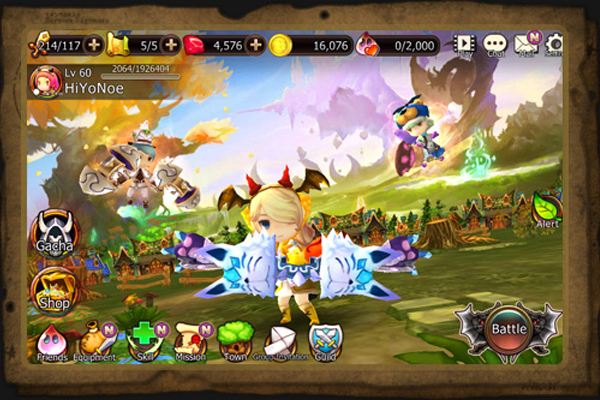Screen dimensions: 600x400
Task: Check the Alert leaf icon
Action: 547,208
